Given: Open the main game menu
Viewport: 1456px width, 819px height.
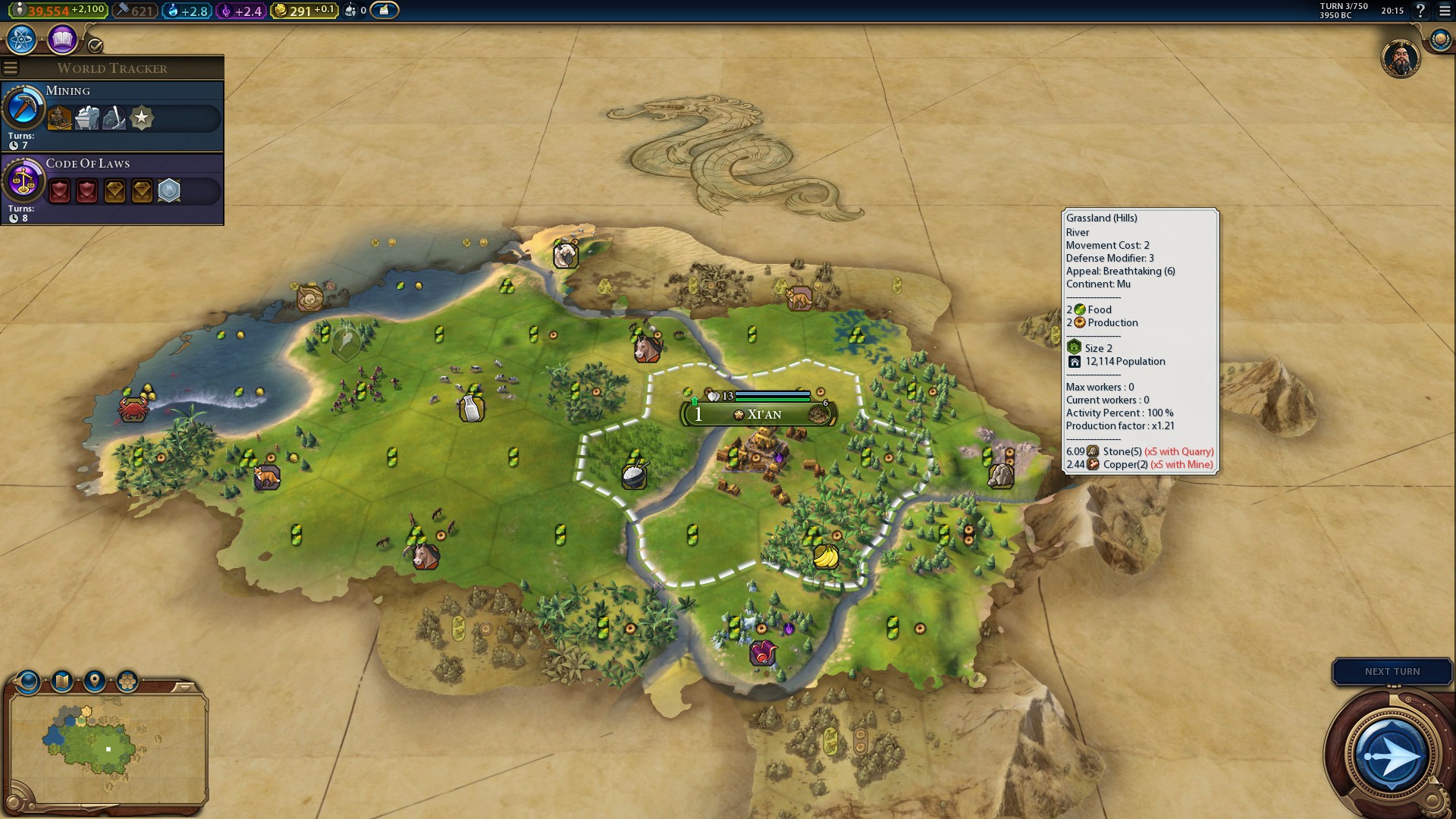Looking at the screenshot, I should point(1444,11).
